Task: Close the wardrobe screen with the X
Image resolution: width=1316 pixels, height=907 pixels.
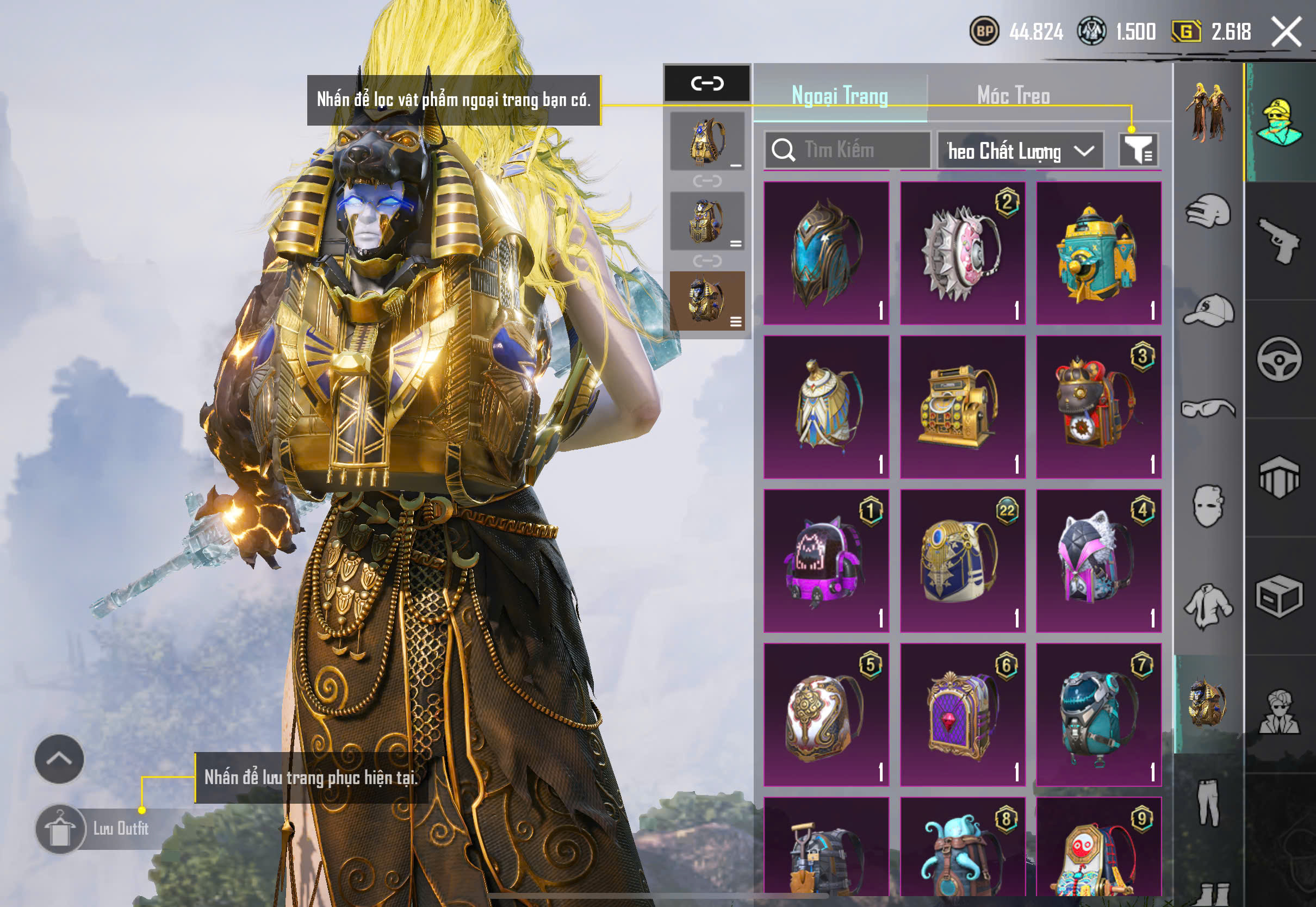Action: pyautogui.click(x=1287, y=32)
